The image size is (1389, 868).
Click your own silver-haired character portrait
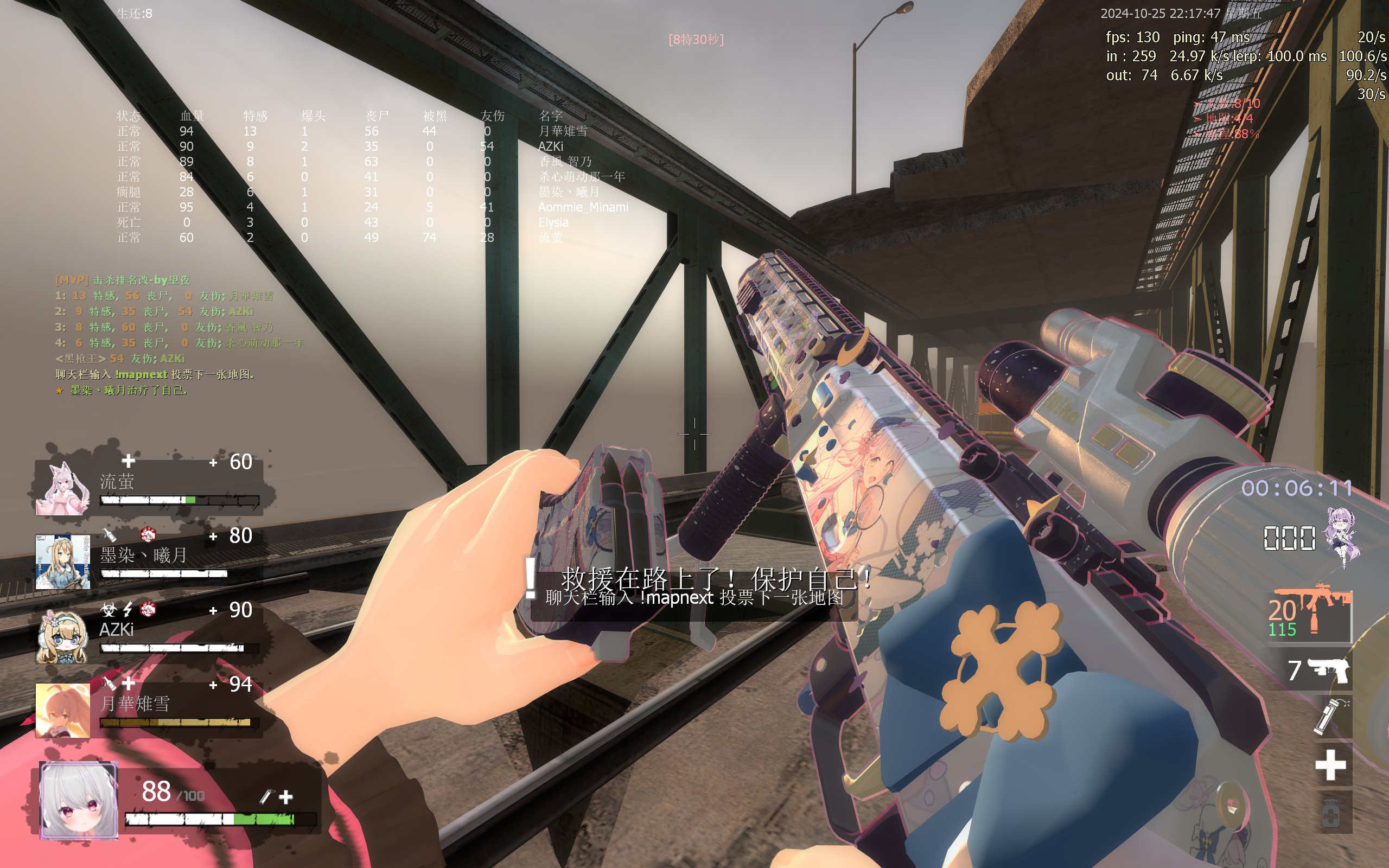[79, 800]
